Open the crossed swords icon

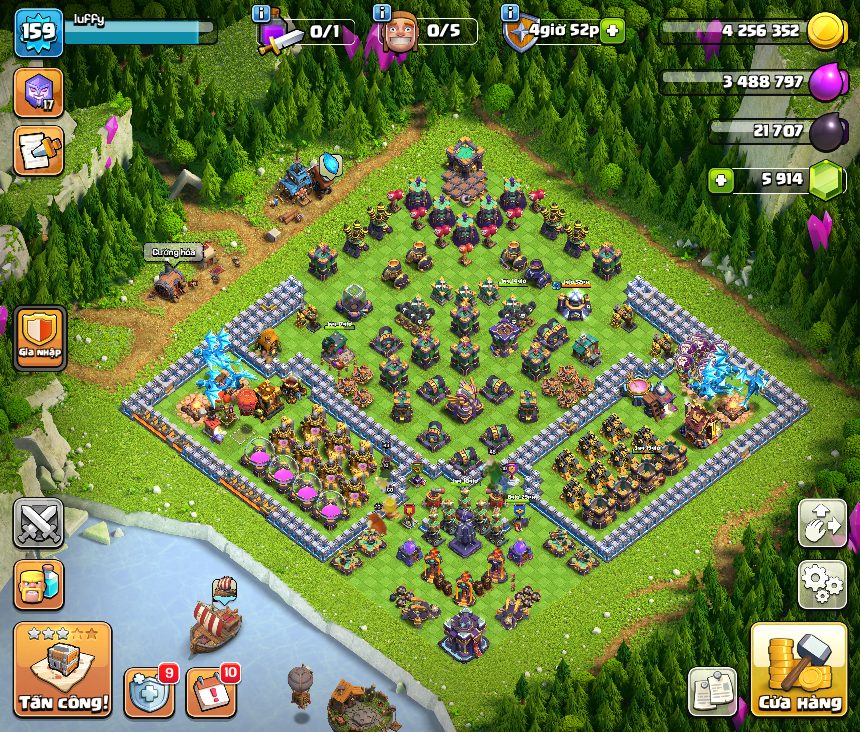pos(38,523)
